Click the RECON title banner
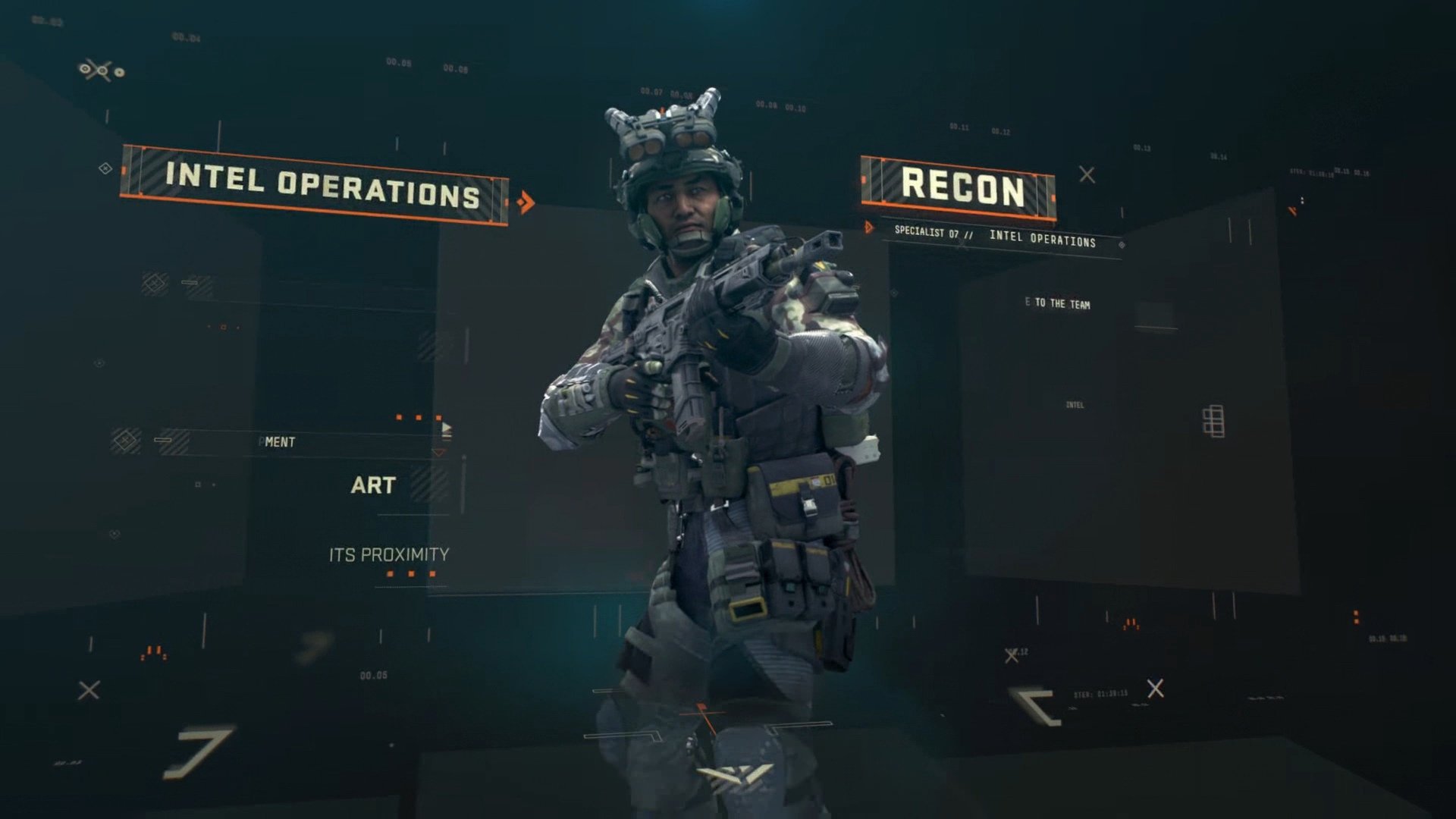This screenshot has width=1456, height=819. pos(961,184)
